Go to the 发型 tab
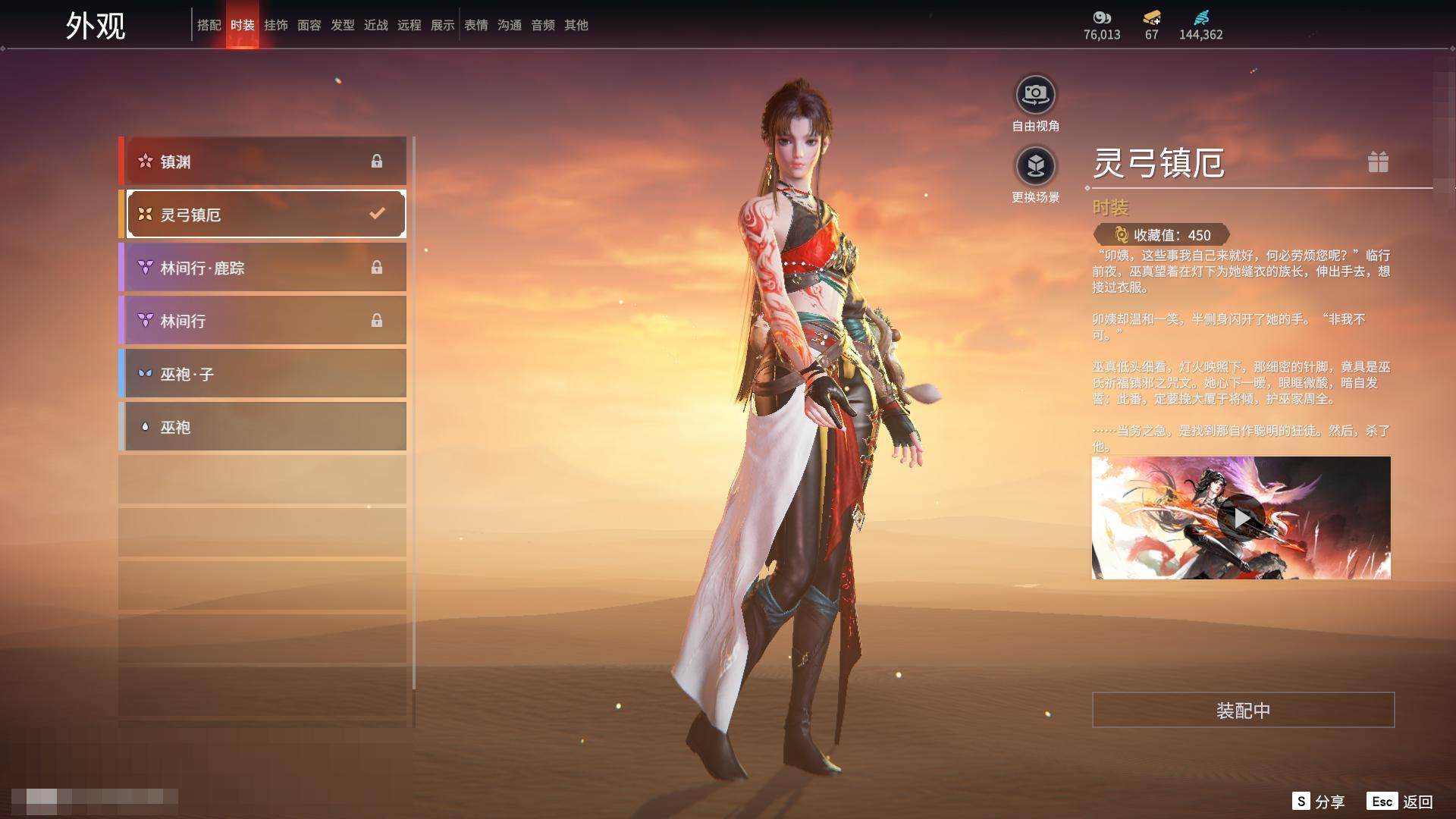 tap(342, 25)
